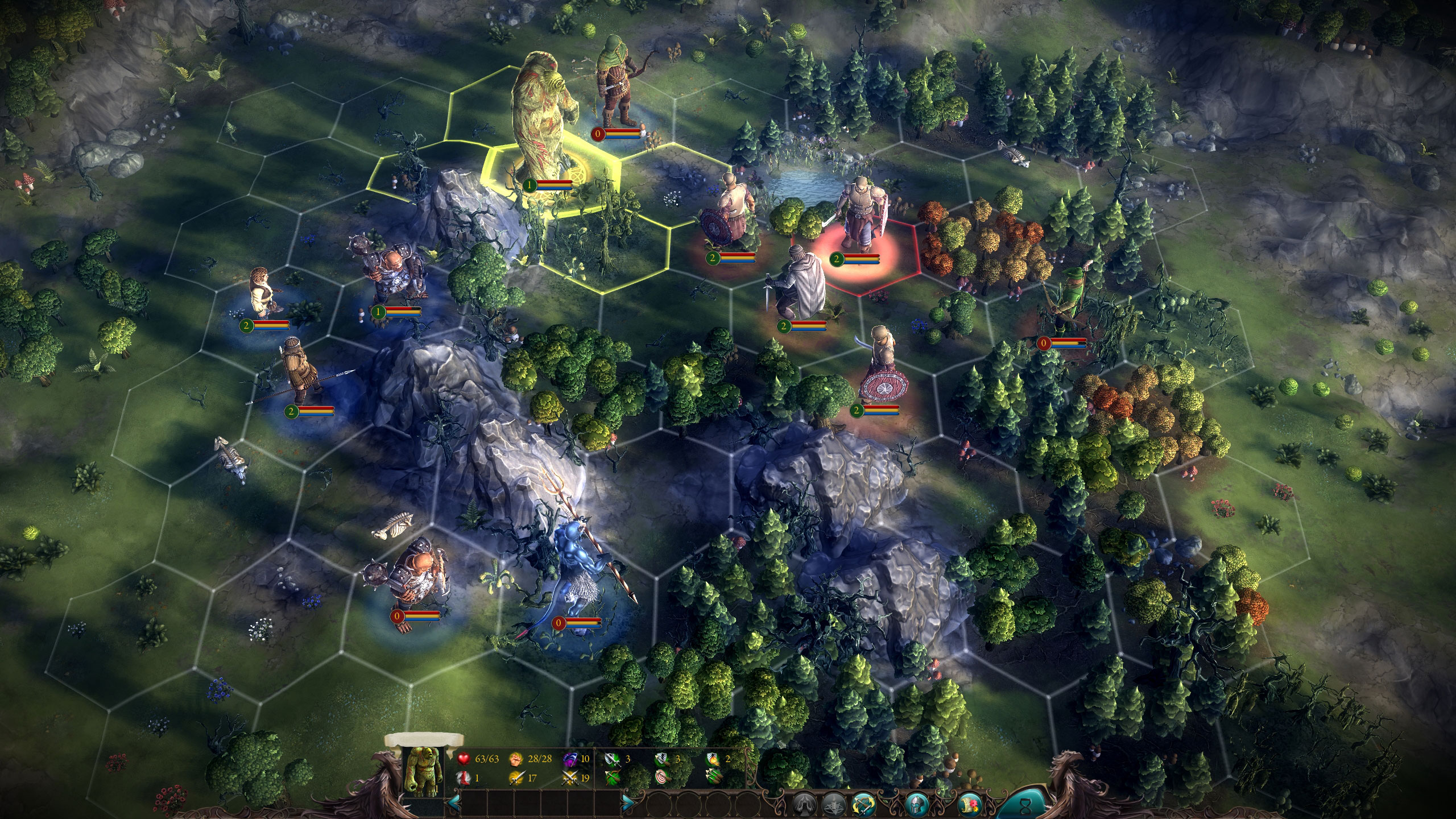
Task: Click the right arrow of the queue bar
Action: pos(628,803)
